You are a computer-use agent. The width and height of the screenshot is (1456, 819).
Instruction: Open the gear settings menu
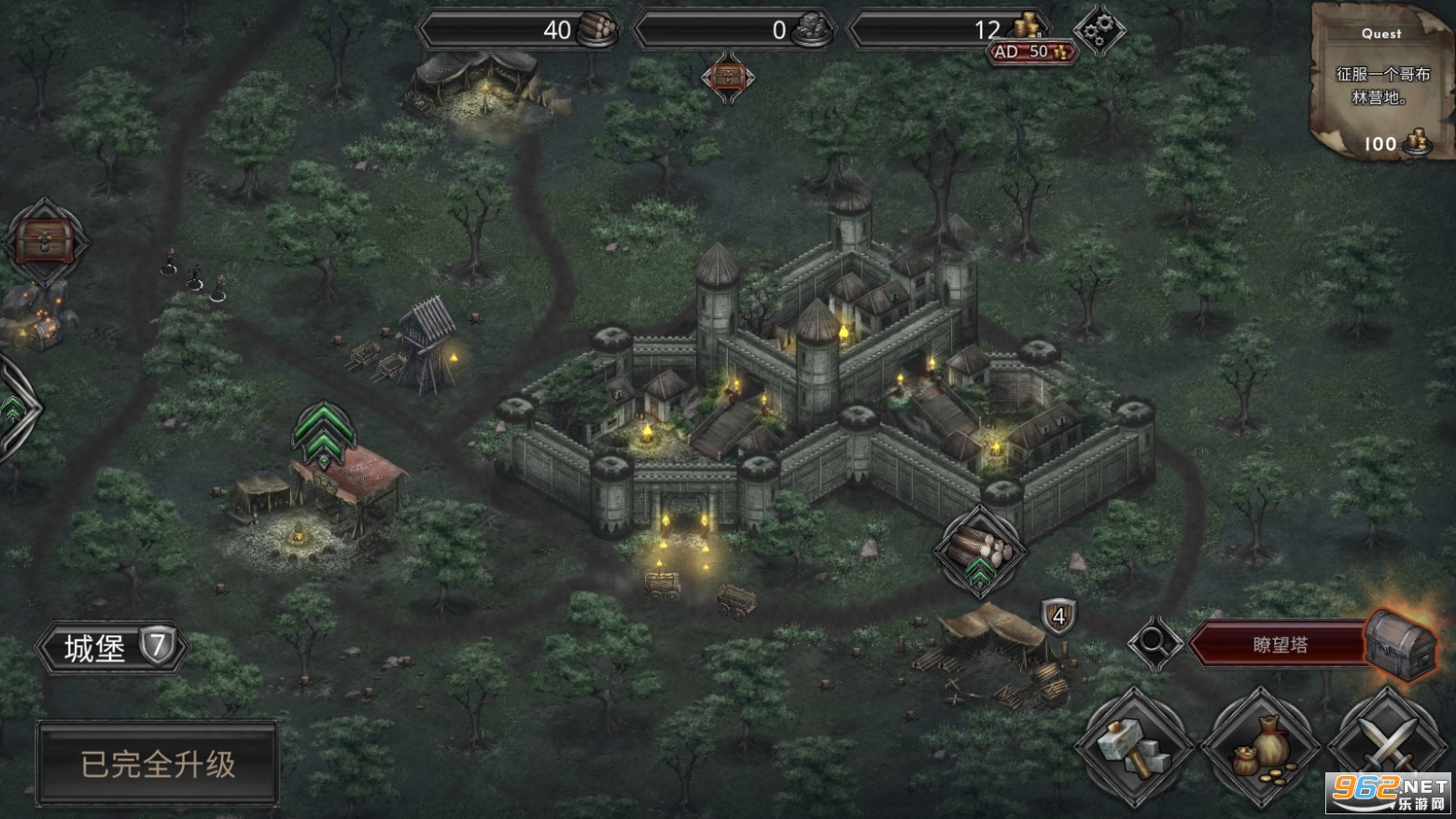coord(1099,31)
